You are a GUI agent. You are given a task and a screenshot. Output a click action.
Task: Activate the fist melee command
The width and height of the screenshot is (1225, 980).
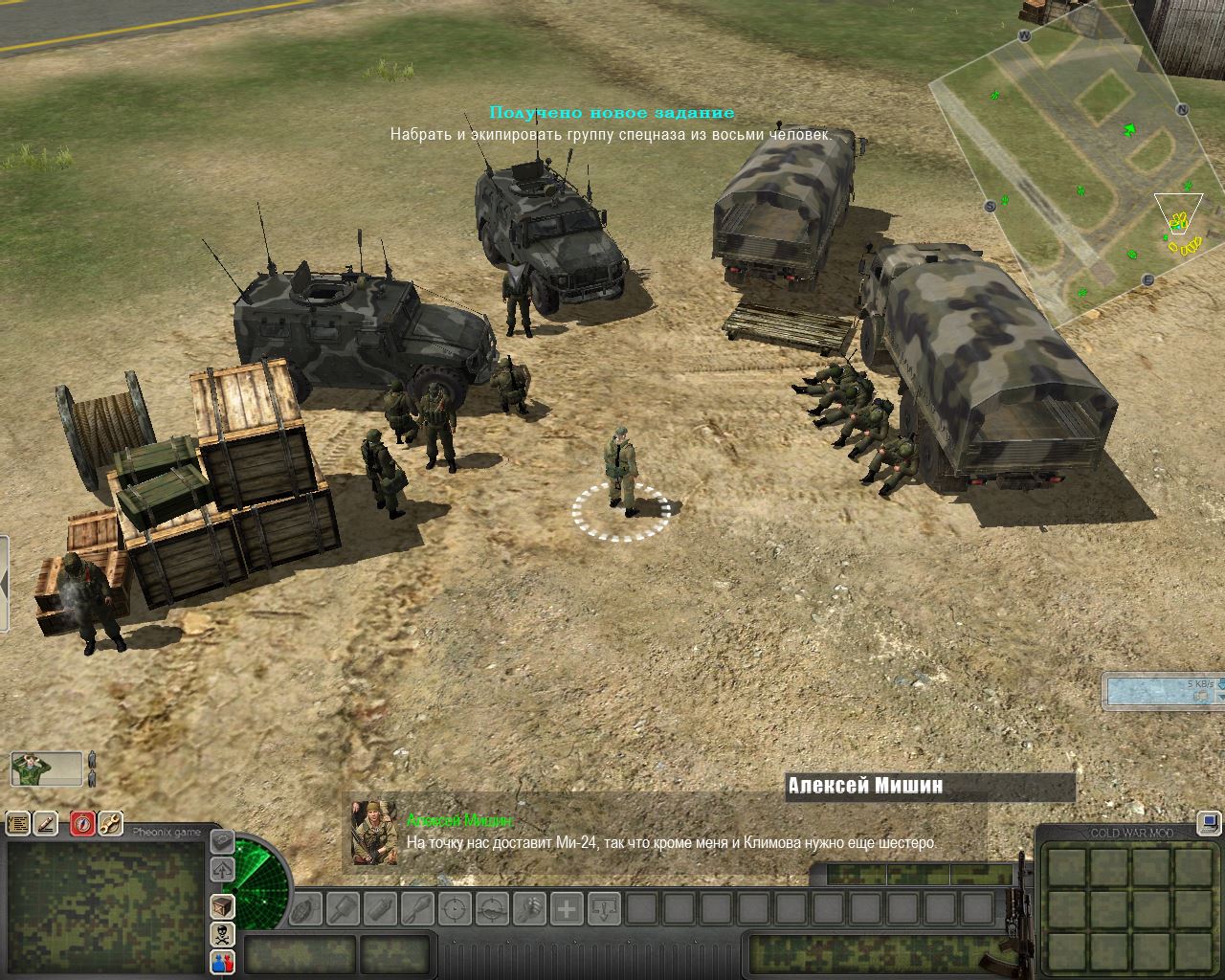529,908
